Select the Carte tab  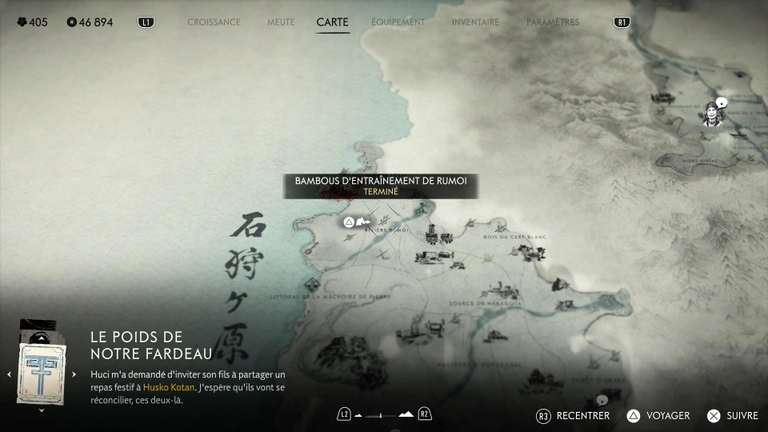pyautogui.click(x=332, y=22)
